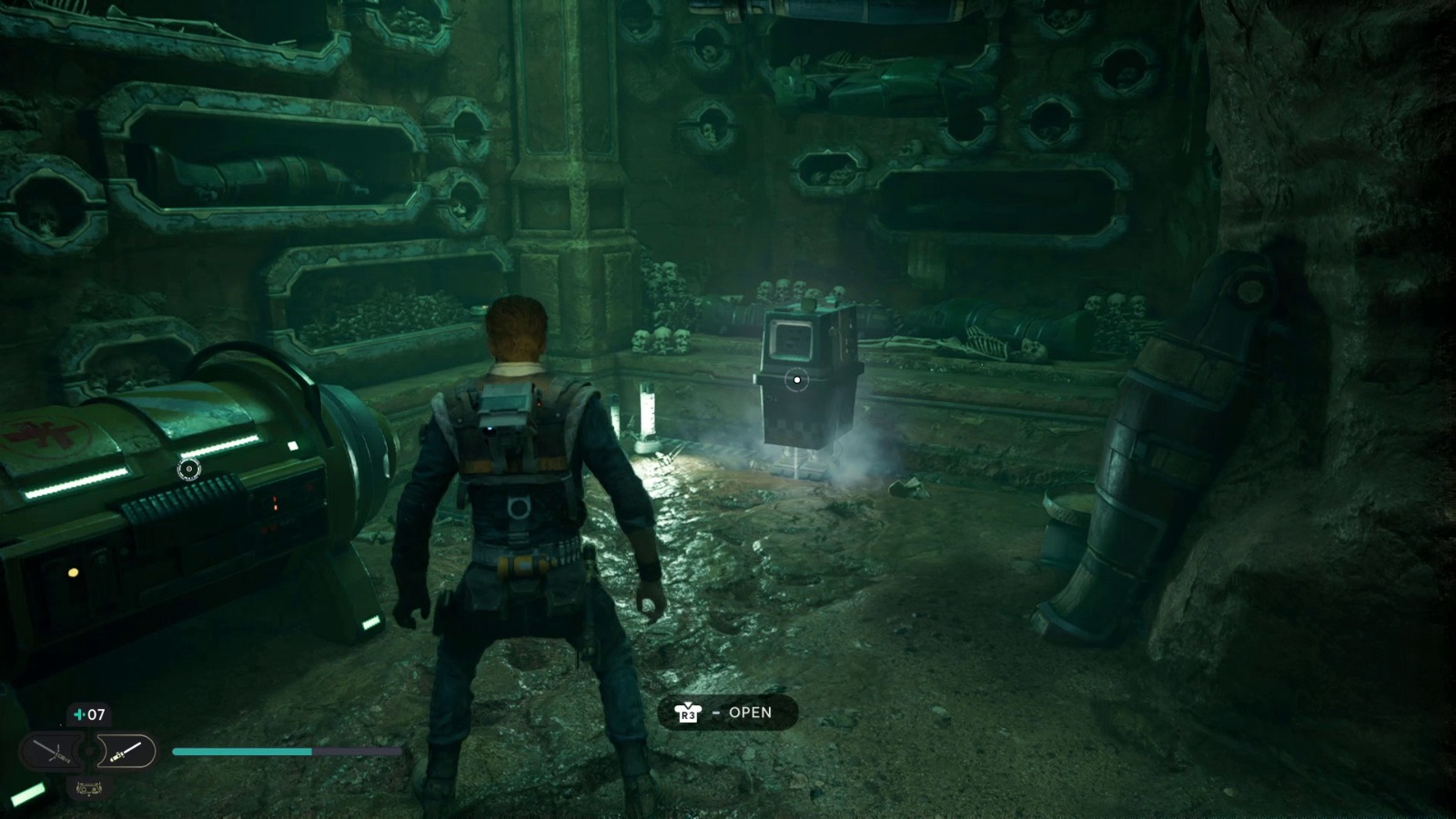The height and width of the screenshot is (819, 1456).
Task: Click the stim counter showing 07
Action: [96, 714]
